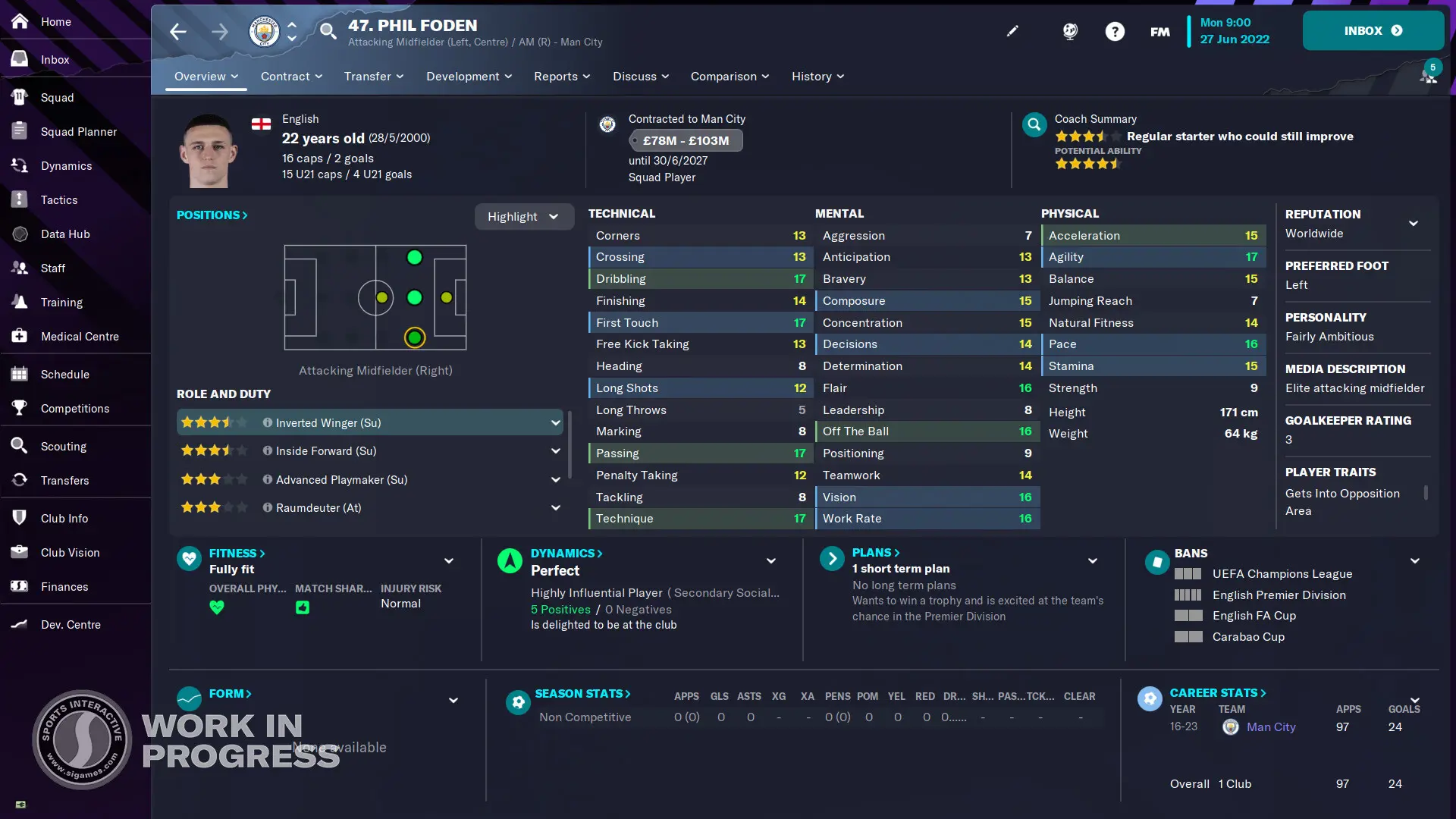Viewport: 1456px width, 819px height.
Task: Click the edit pencil icon
Action: [x=1012, y=31]
